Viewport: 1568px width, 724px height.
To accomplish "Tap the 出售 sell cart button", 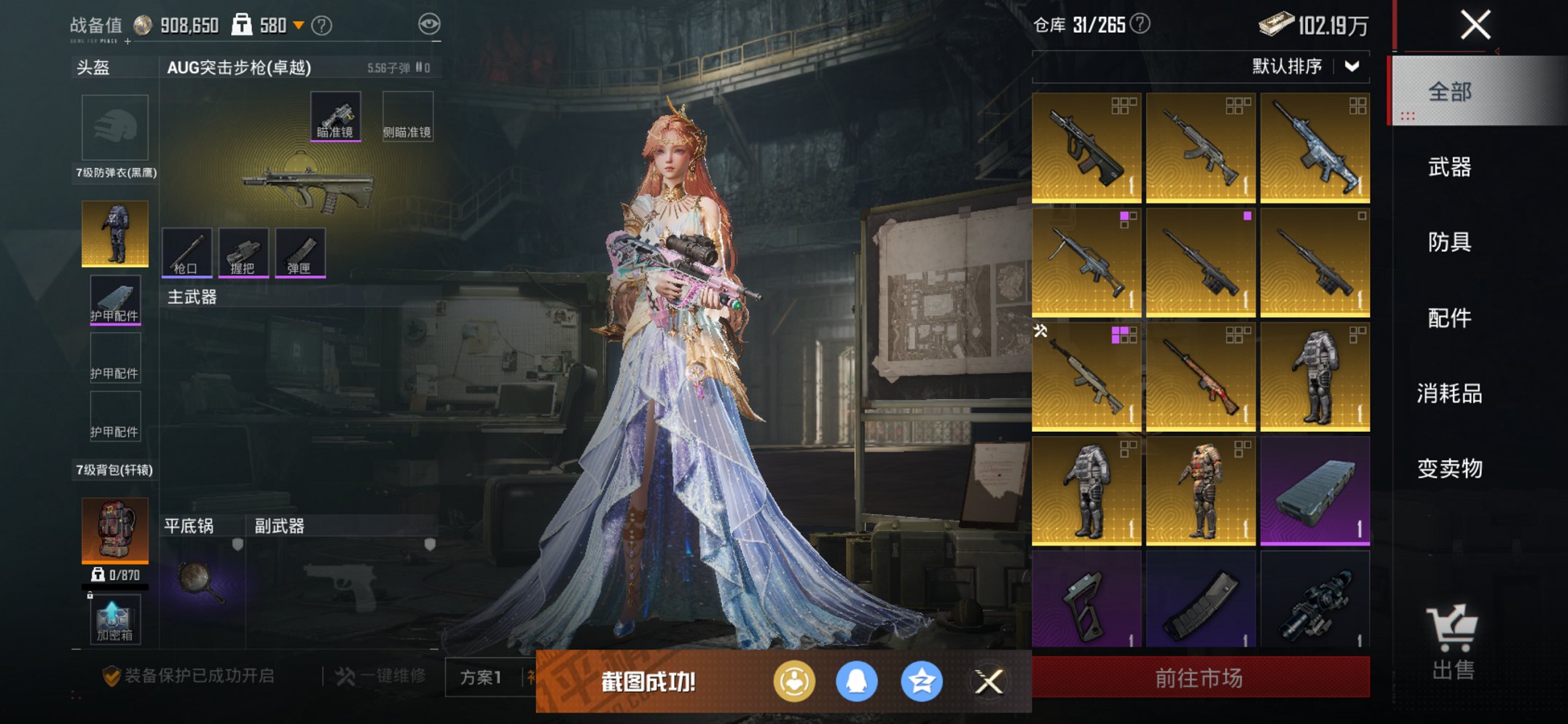I will click(1453, 642).
